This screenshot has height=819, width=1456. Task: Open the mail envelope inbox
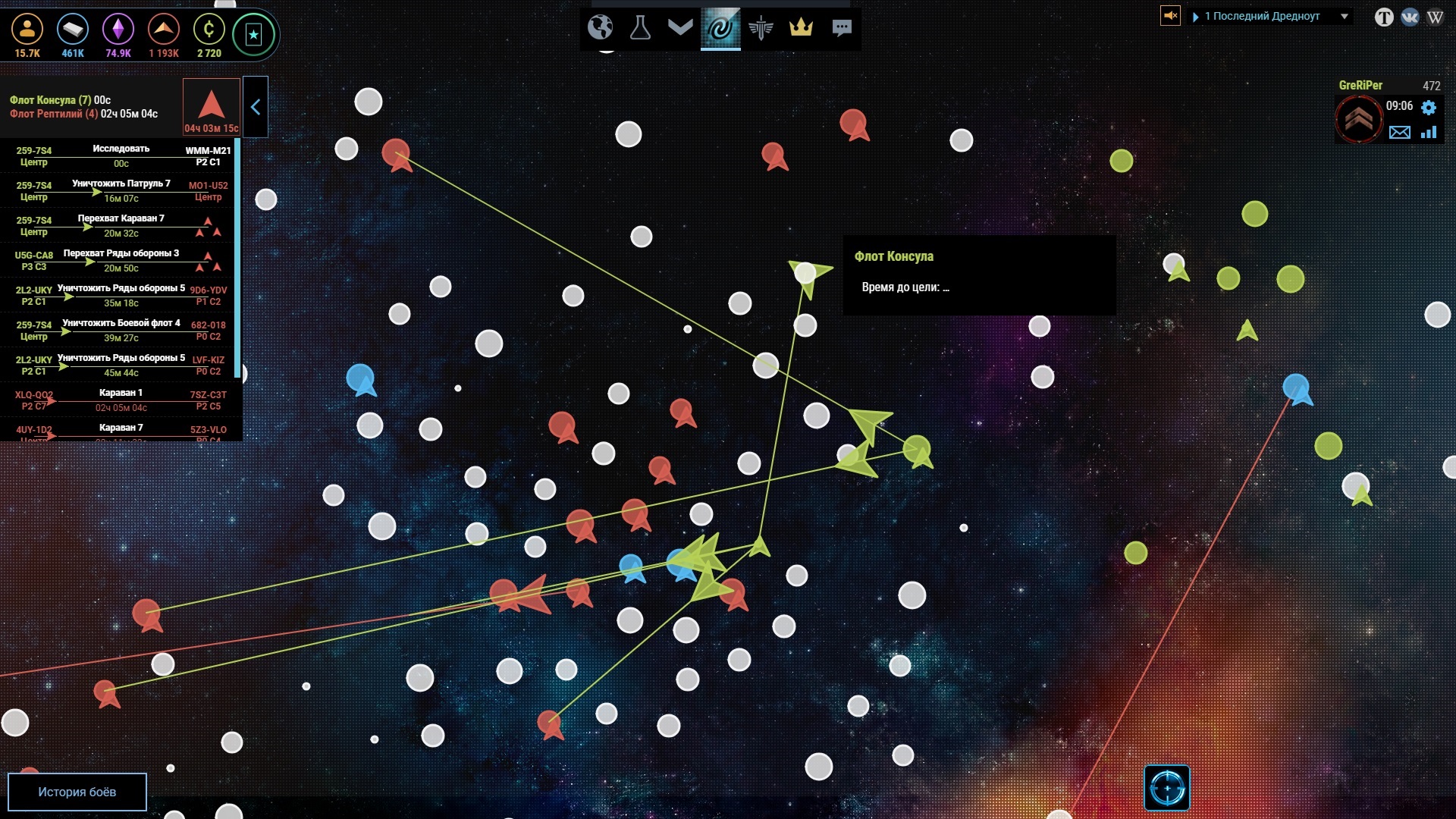tap(1399, 133)
